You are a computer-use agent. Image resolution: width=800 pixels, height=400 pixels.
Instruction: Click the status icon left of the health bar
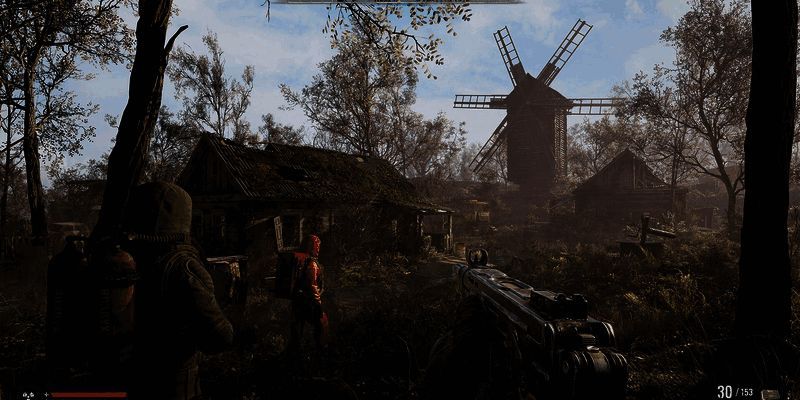(x=30, y=395)
